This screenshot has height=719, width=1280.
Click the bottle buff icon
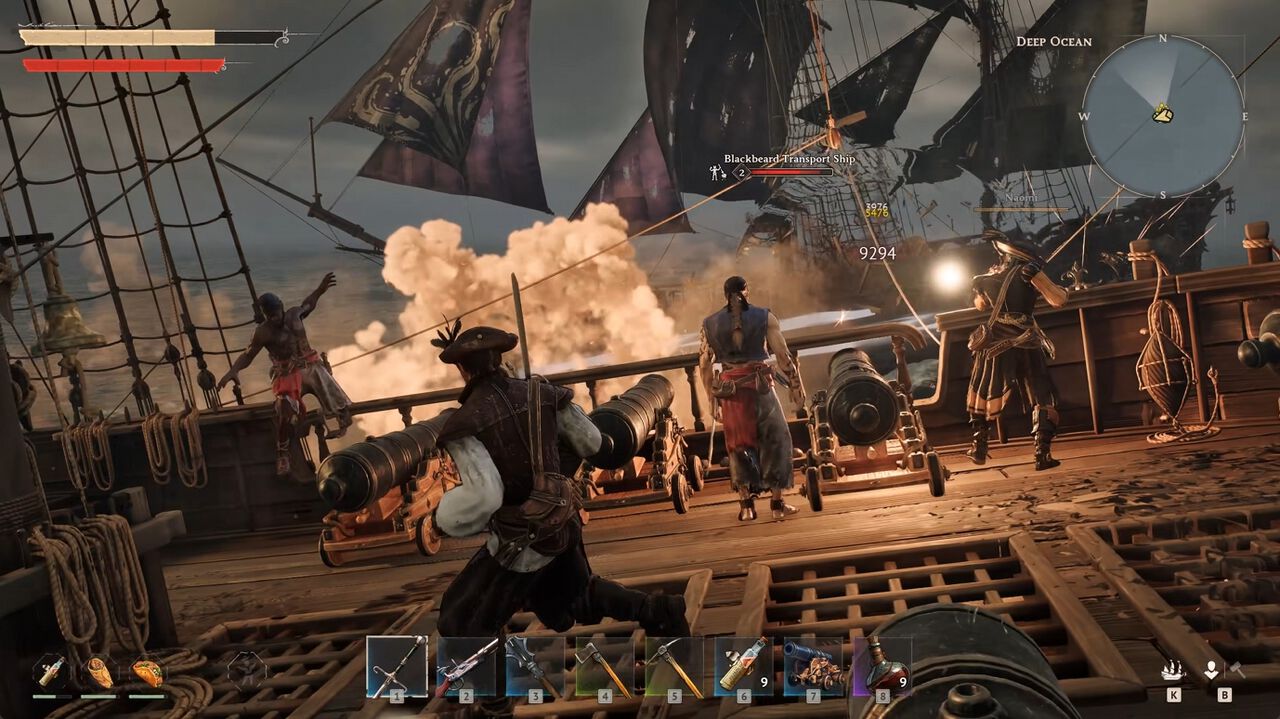[x=52, y=671]
